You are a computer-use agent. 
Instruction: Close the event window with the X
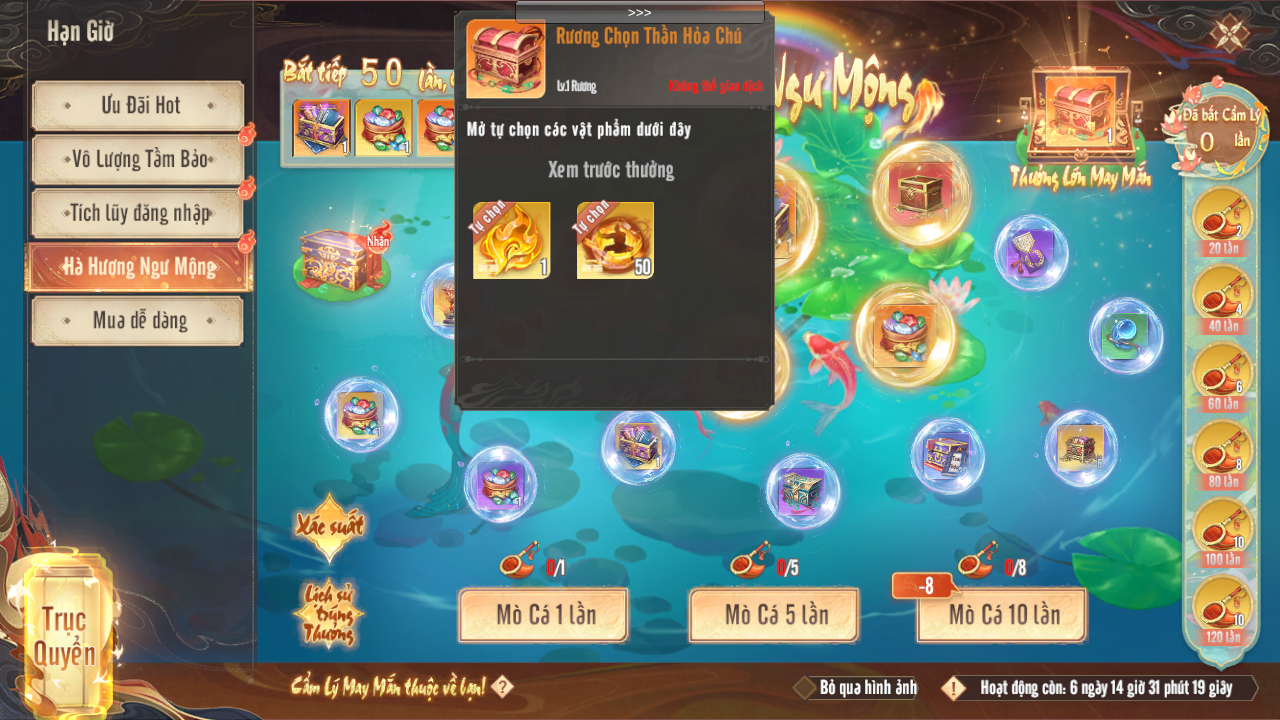1227,33
